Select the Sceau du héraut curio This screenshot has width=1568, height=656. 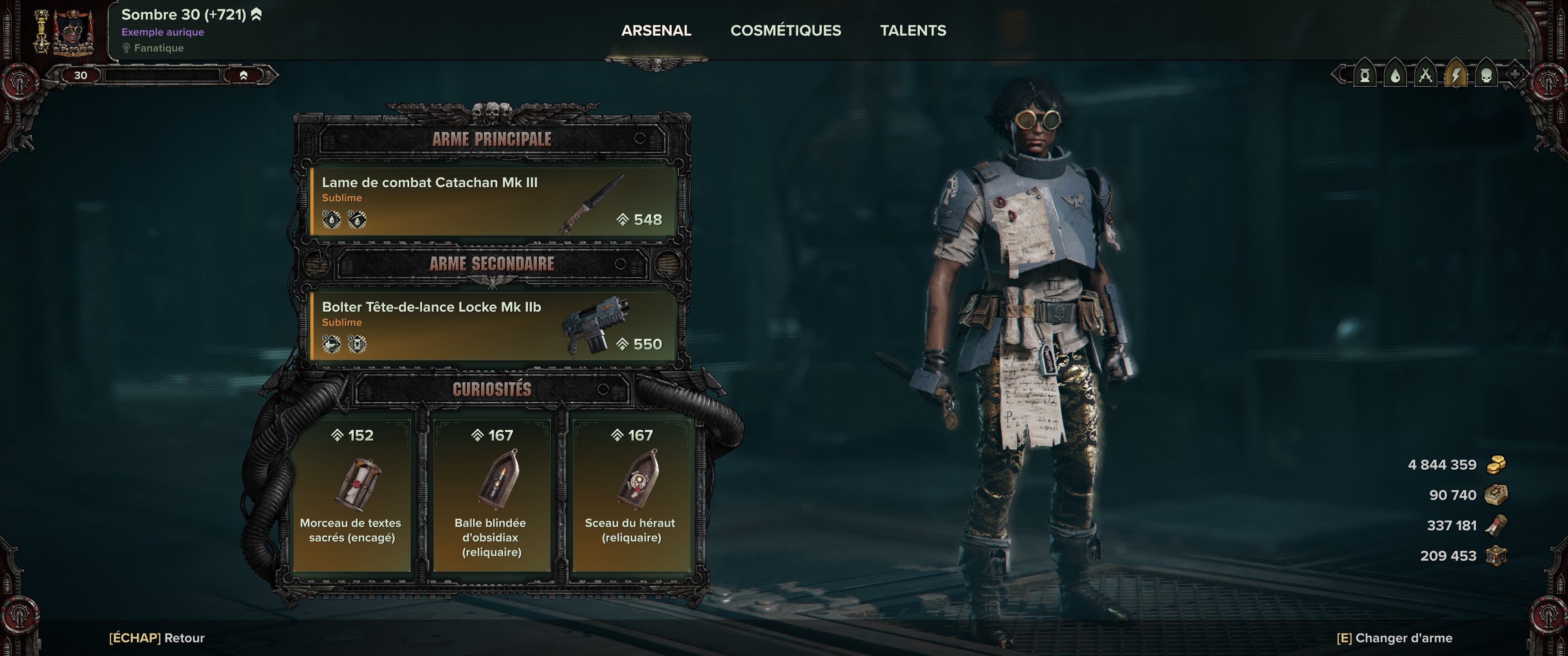click(x=630, y=495)
